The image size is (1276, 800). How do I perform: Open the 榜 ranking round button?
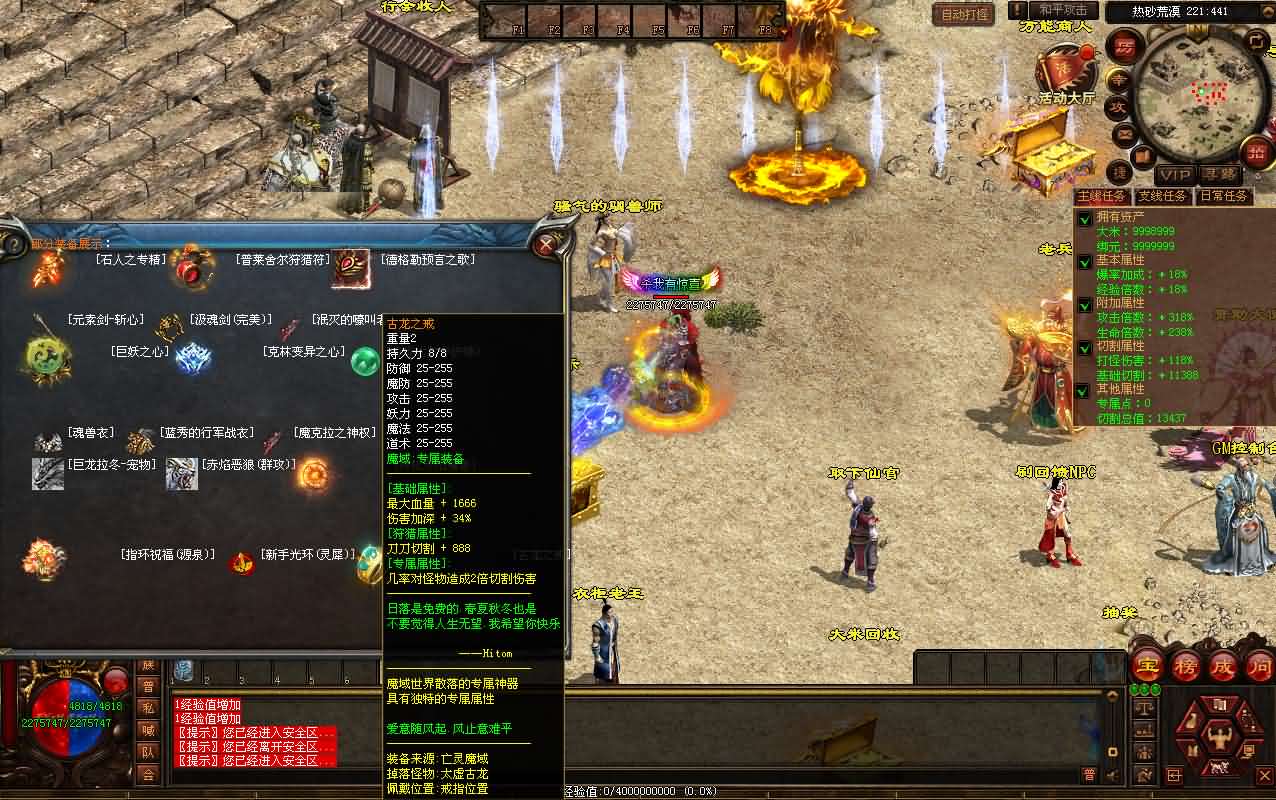1185,666
